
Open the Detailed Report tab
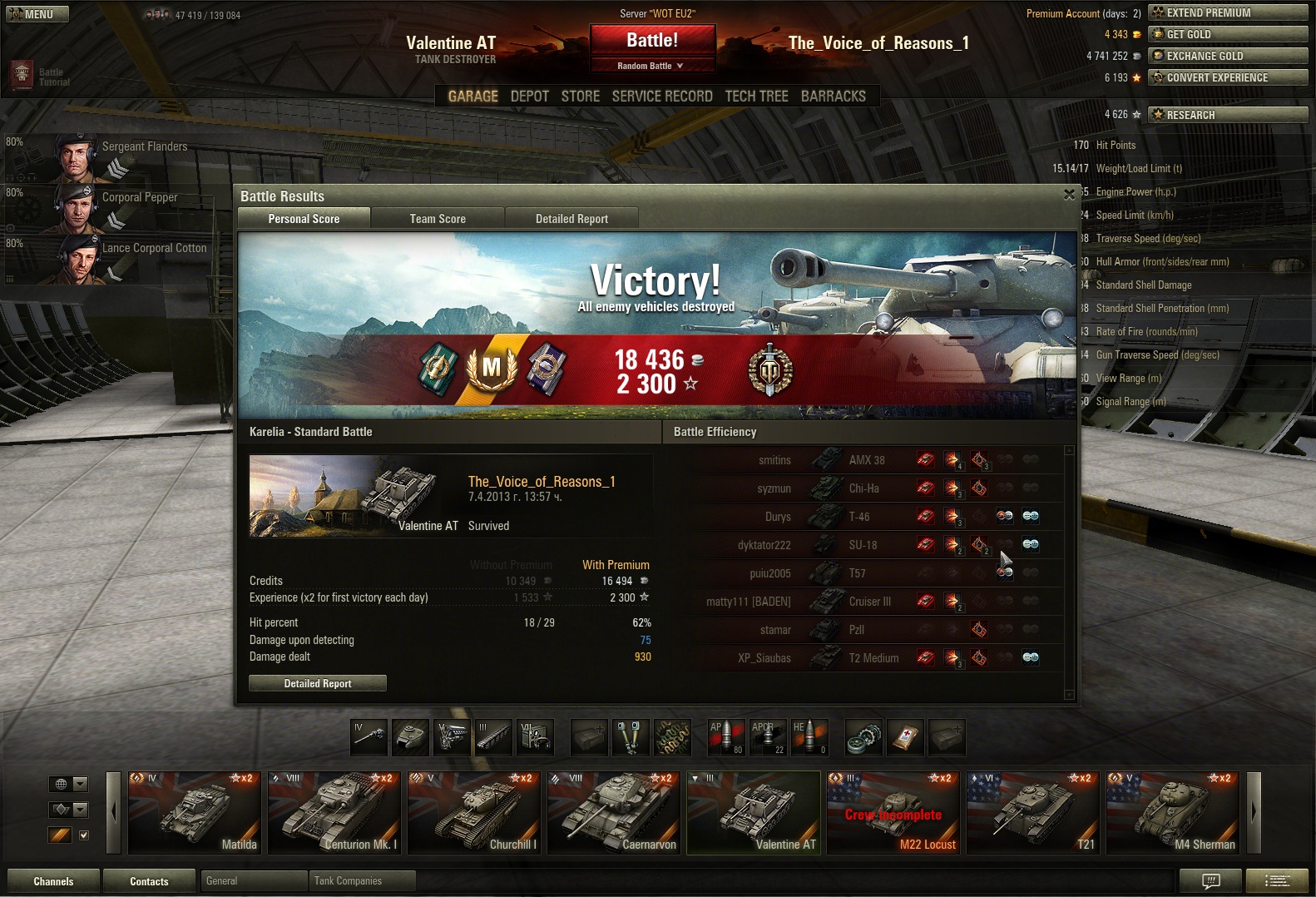(571, 219)
